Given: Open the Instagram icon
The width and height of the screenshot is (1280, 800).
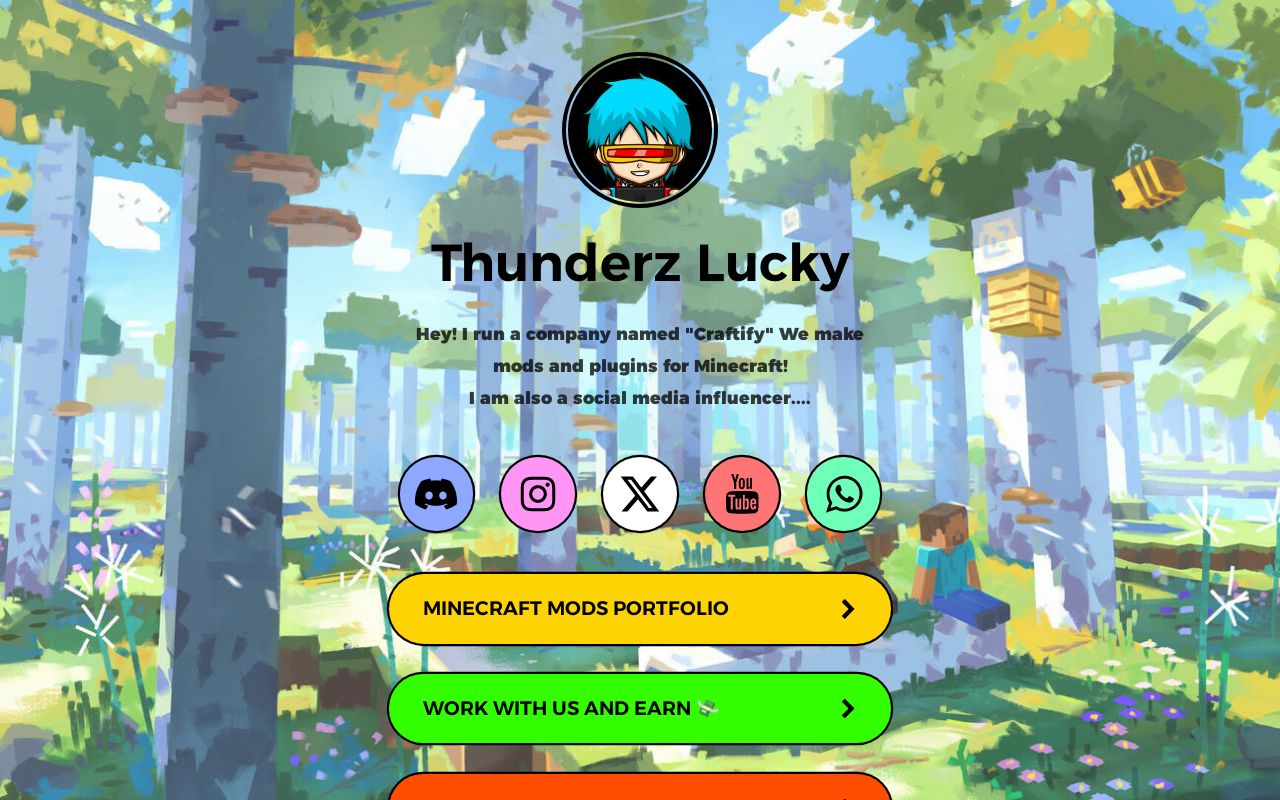Looking at the screenshot, I should click(x=538, y=493).
